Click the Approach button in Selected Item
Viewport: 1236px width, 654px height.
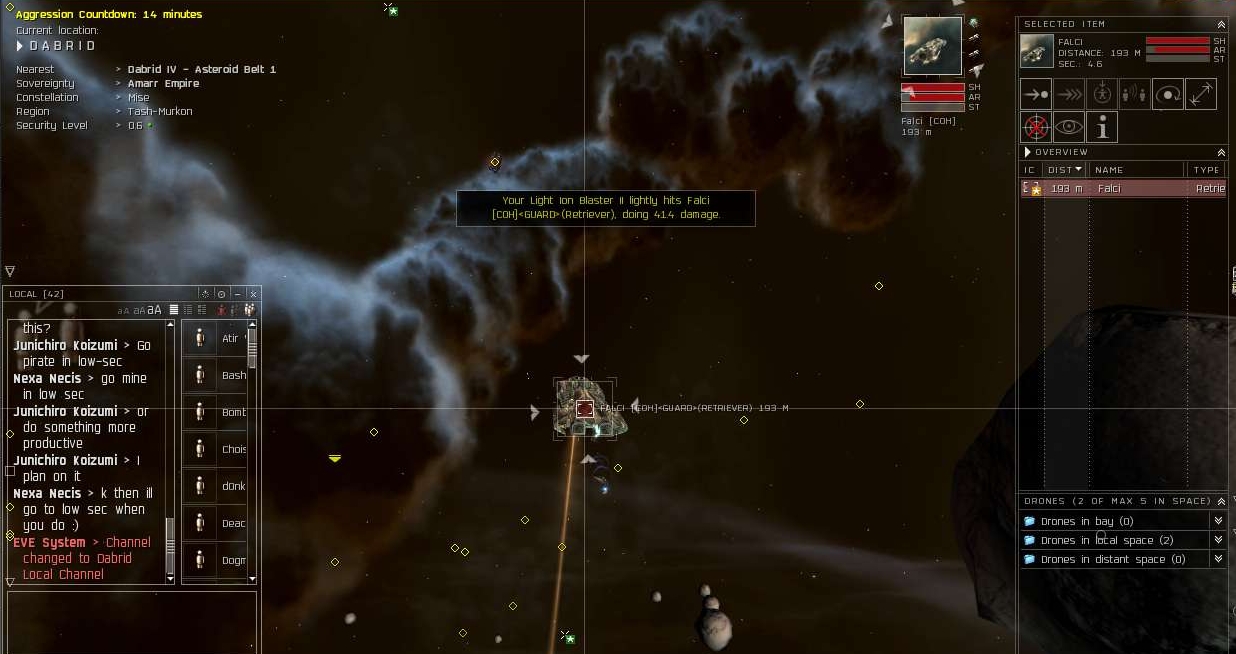click(x=1036, y=94)
